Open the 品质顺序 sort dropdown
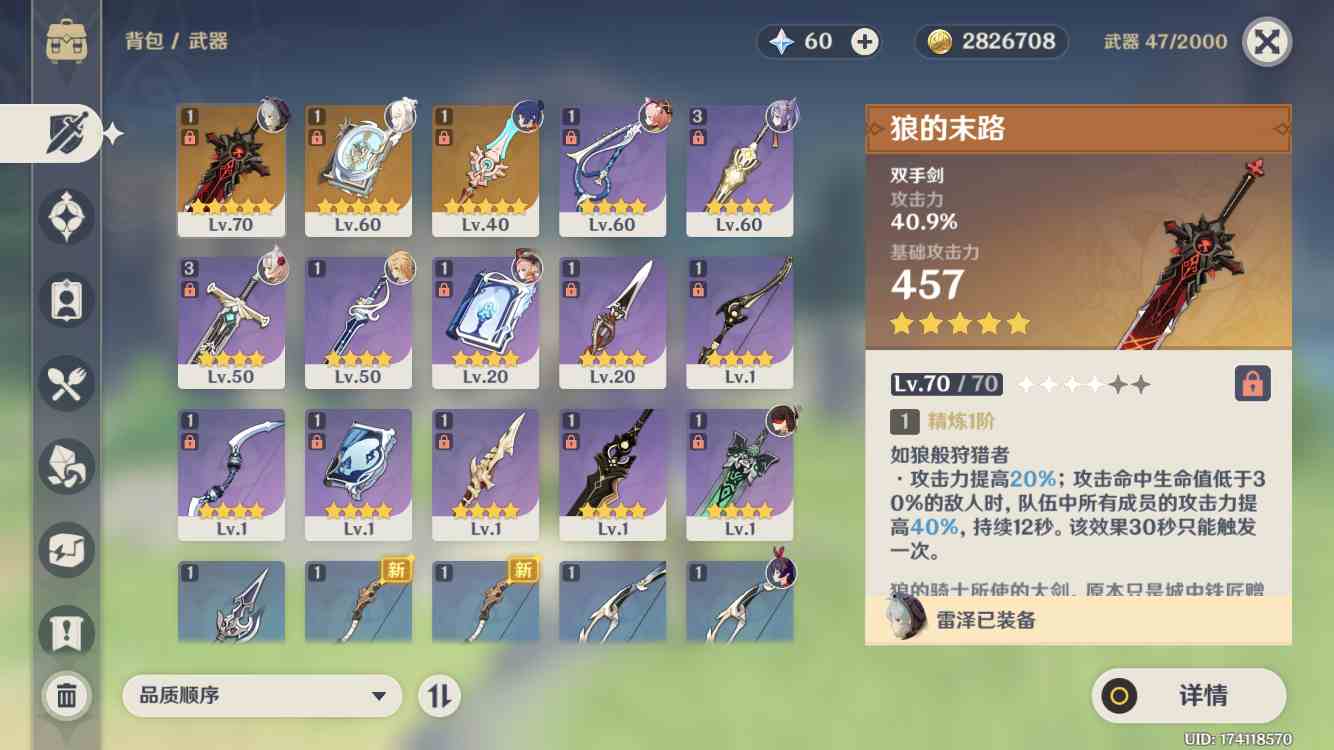1334x750 pixels. coord(262,696)
